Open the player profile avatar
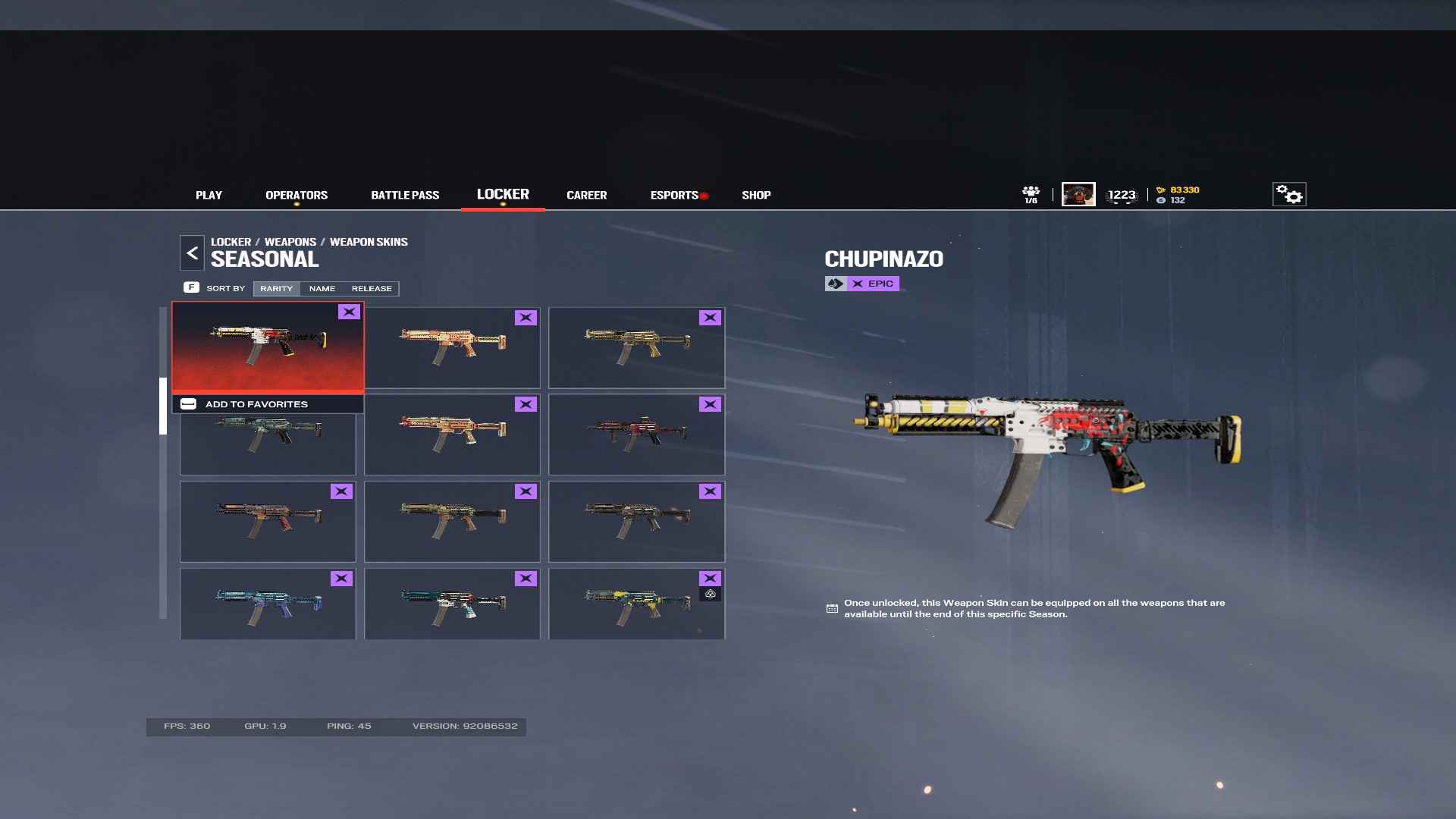Image resolution: width=1456 pixels, height=819 pixels. click(x=1078, y=195)
